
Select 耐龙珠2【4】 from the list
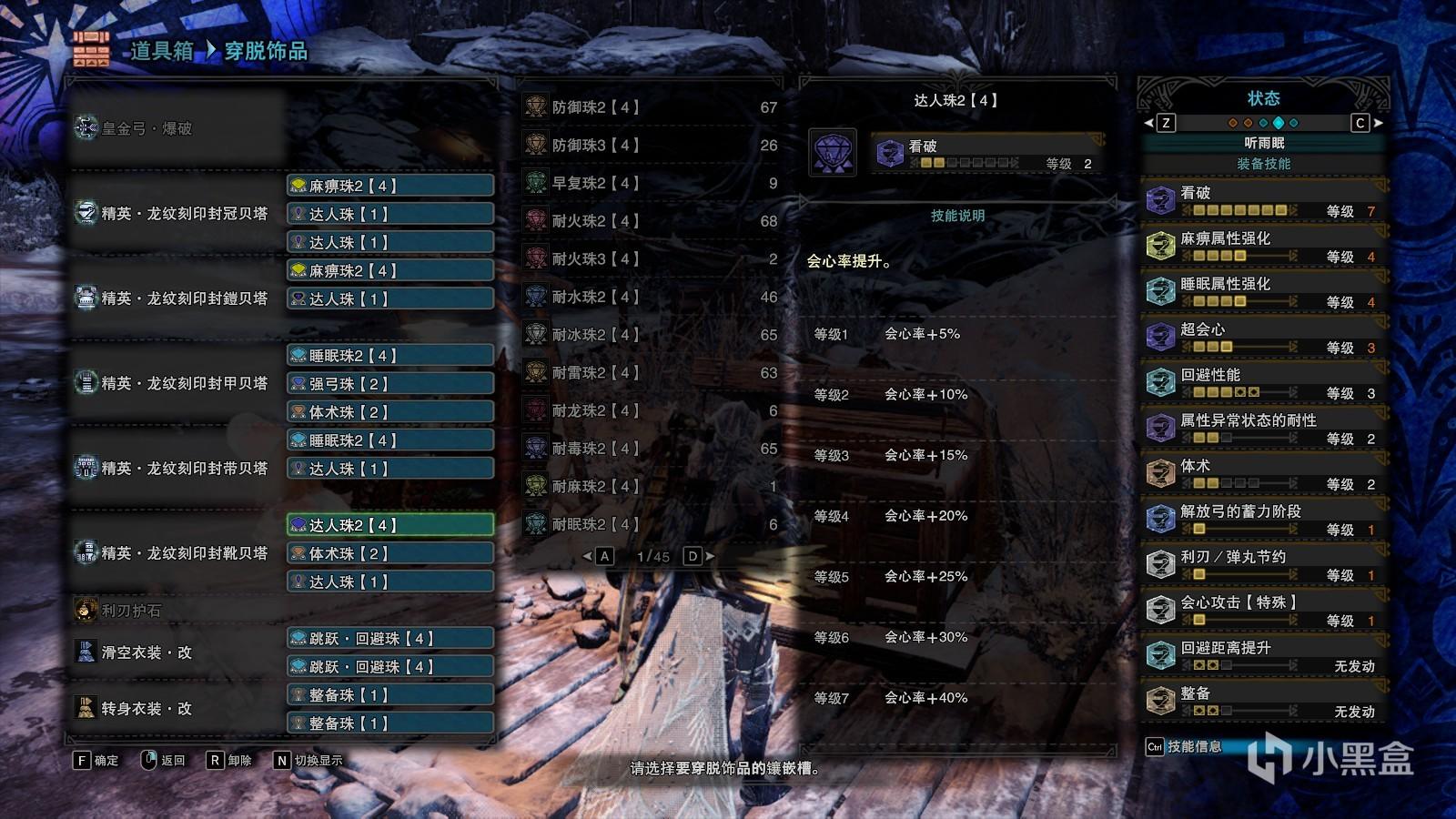click(650, 411)
